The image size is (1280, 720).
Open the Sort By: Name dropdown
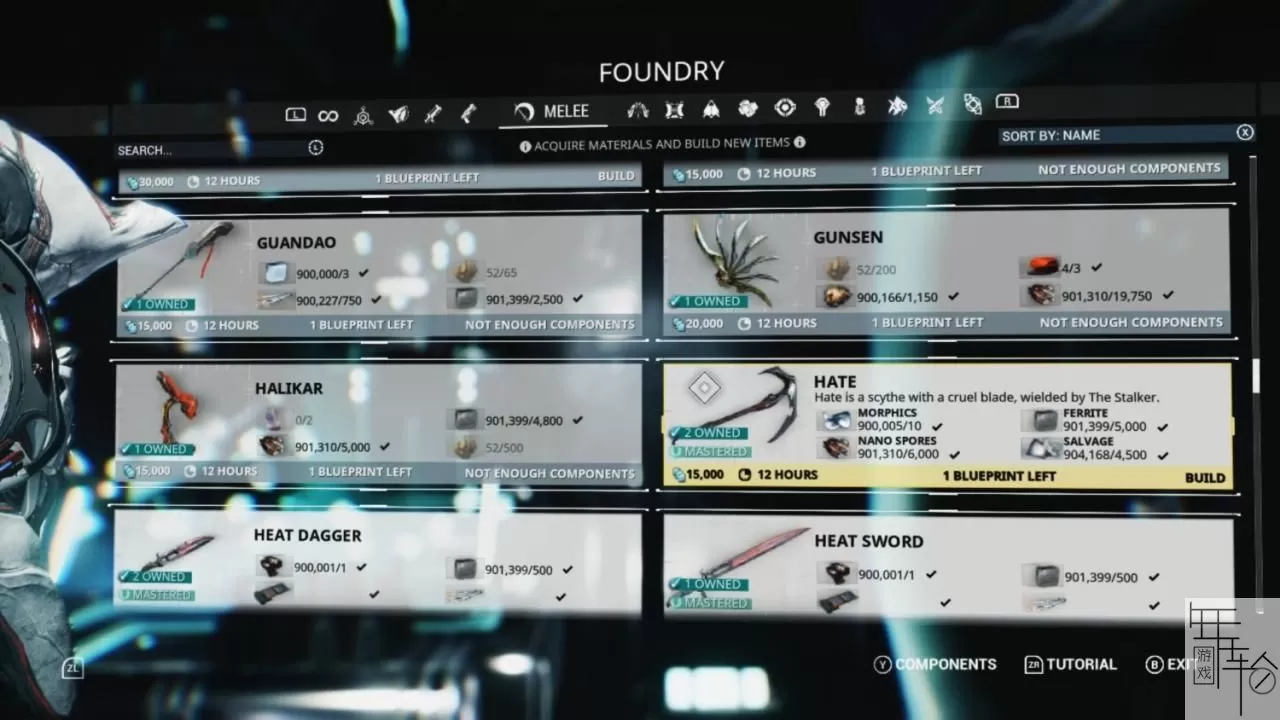(1115, 135)
